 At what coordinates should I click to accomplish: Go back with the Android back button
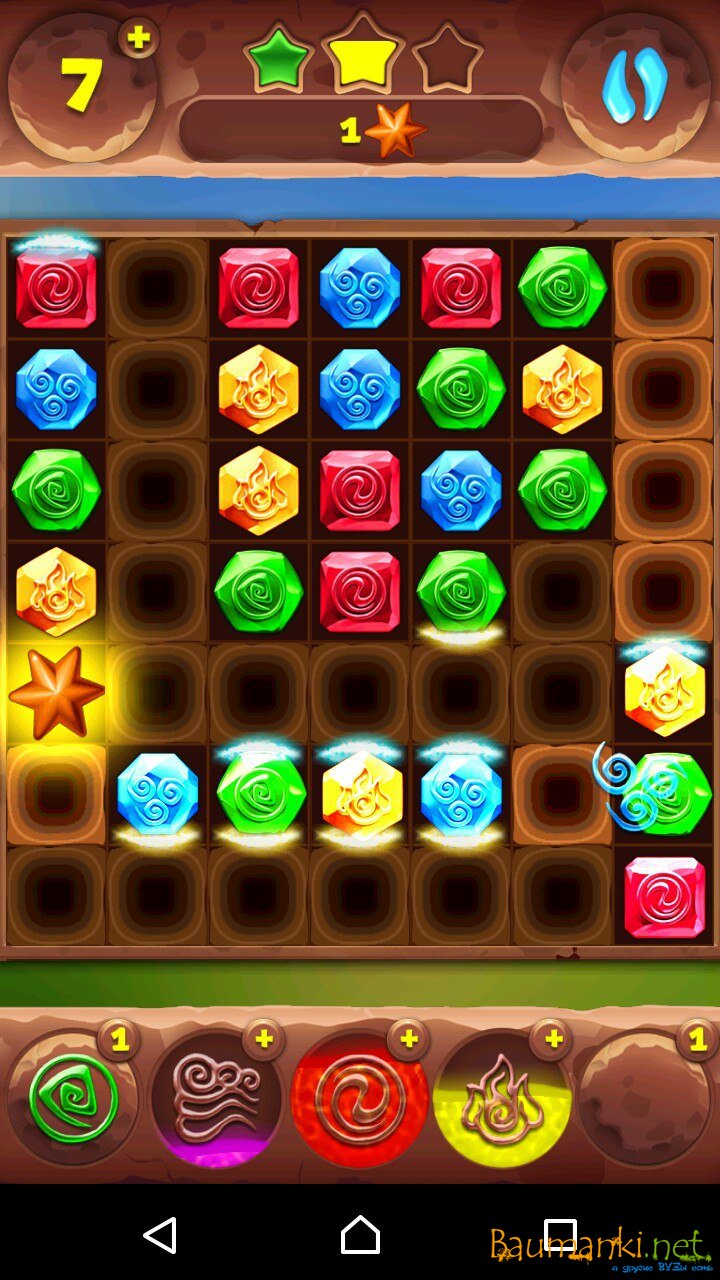click(x=160, y=1235)
